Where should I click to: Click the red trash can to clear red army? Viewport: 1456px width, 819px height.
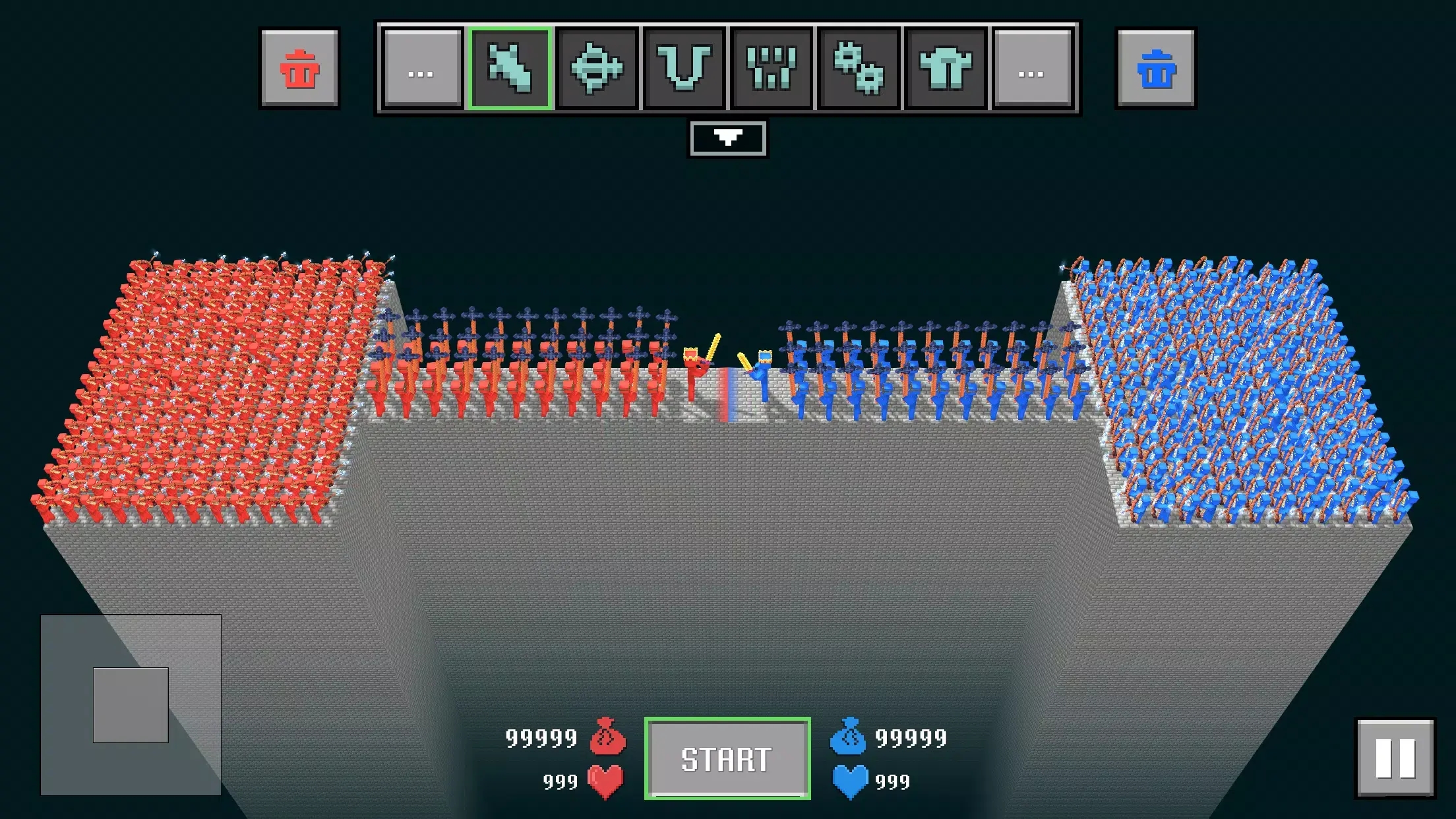click(x=301, y=69)
